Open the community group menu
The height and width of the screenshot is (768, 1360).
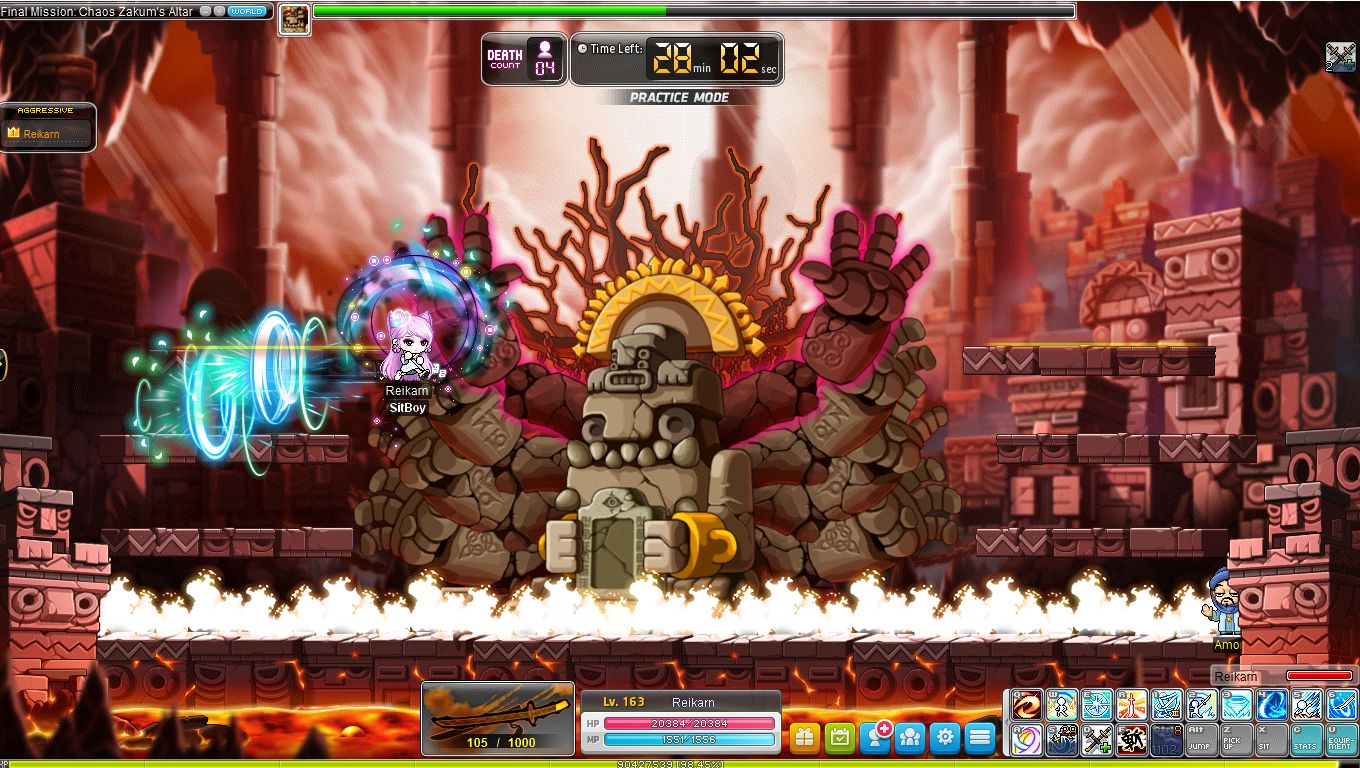tap(910, 737)
